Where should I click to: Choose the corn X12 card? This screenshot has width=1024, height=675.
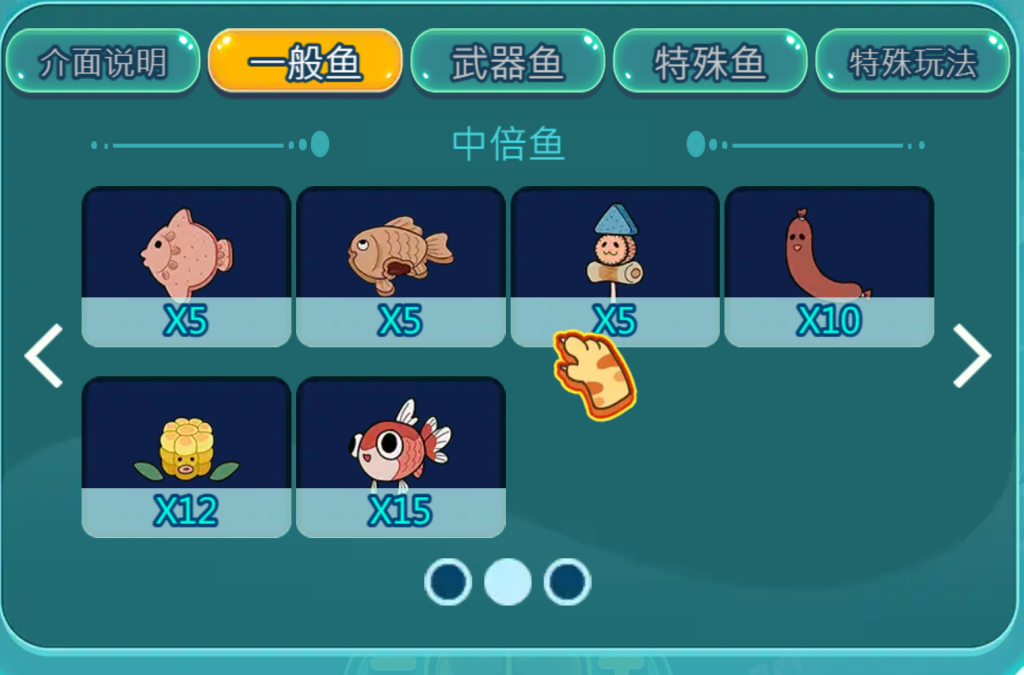pos(186,457)
